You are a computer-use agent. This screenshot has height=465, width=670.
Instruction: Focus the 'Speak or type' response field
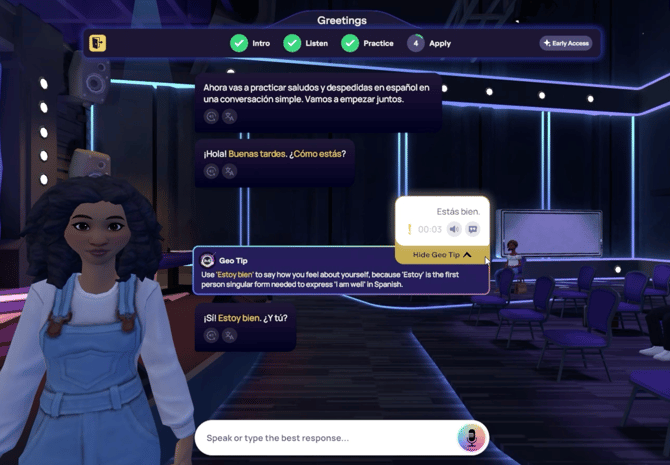click(x=325, y=438)
